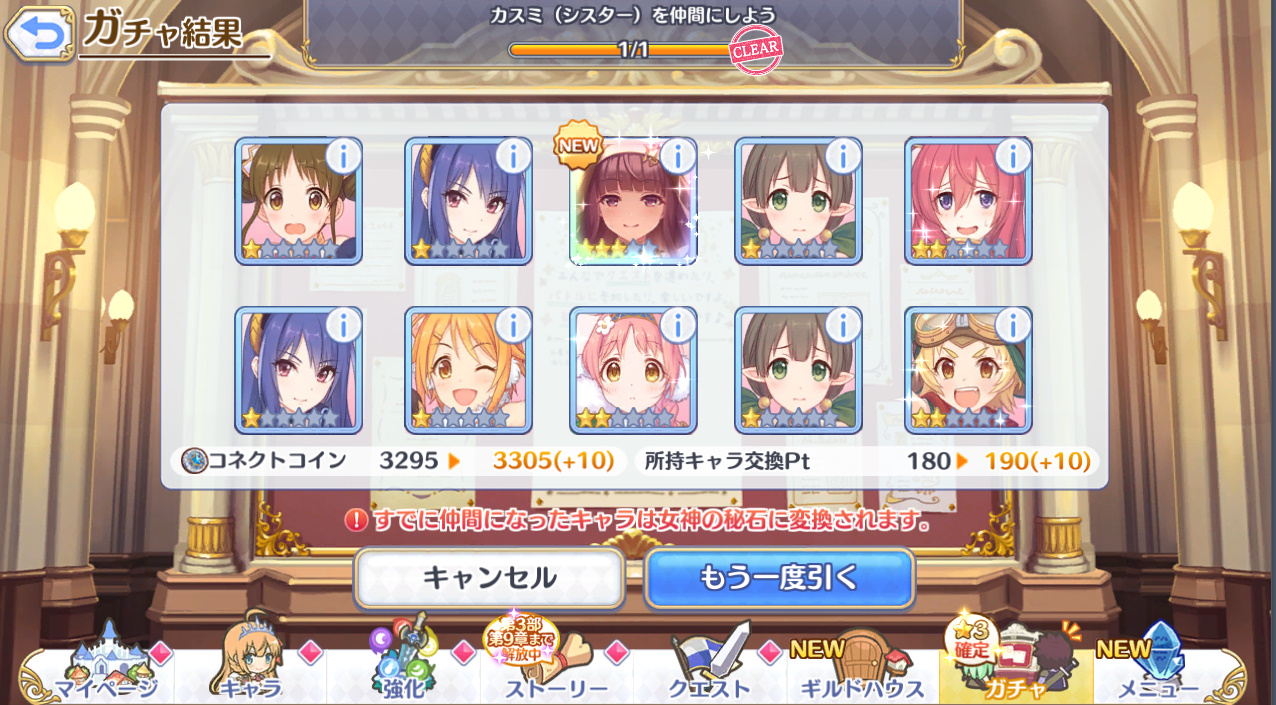Open the 強化 enhancement tab
1276x705 pixels.
404,672
